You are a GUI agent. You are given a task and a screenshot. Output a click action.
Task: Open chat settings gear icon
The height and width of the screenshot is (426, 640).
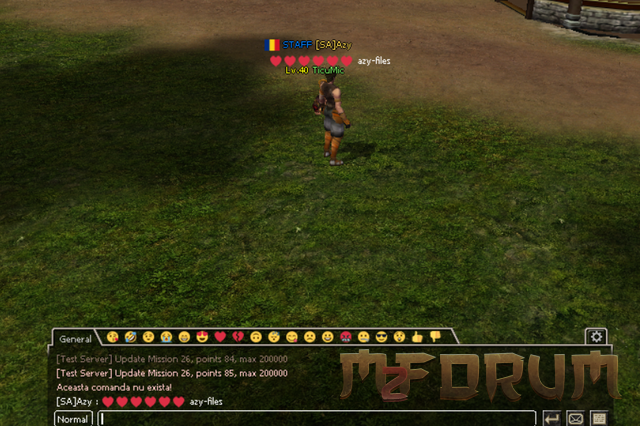[x=596, y=337]
